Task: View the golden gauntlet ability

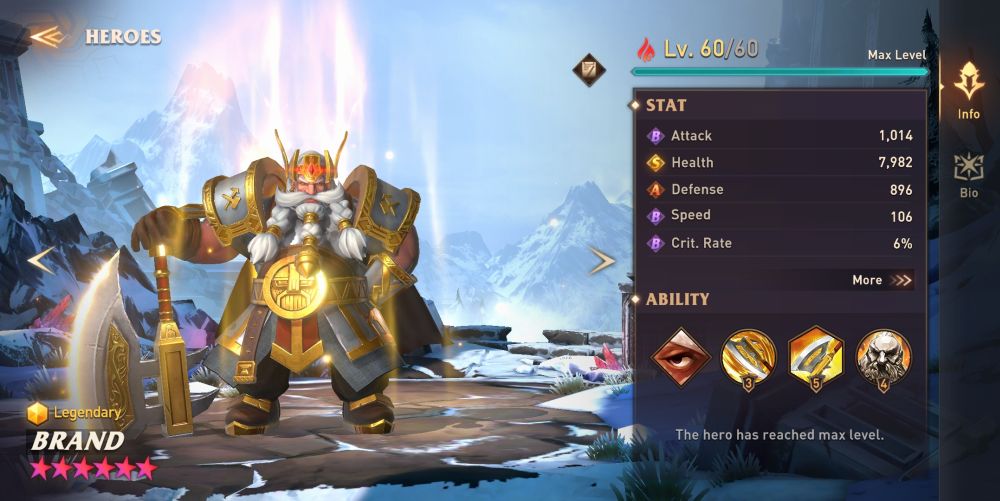Action: click(748, 357)
